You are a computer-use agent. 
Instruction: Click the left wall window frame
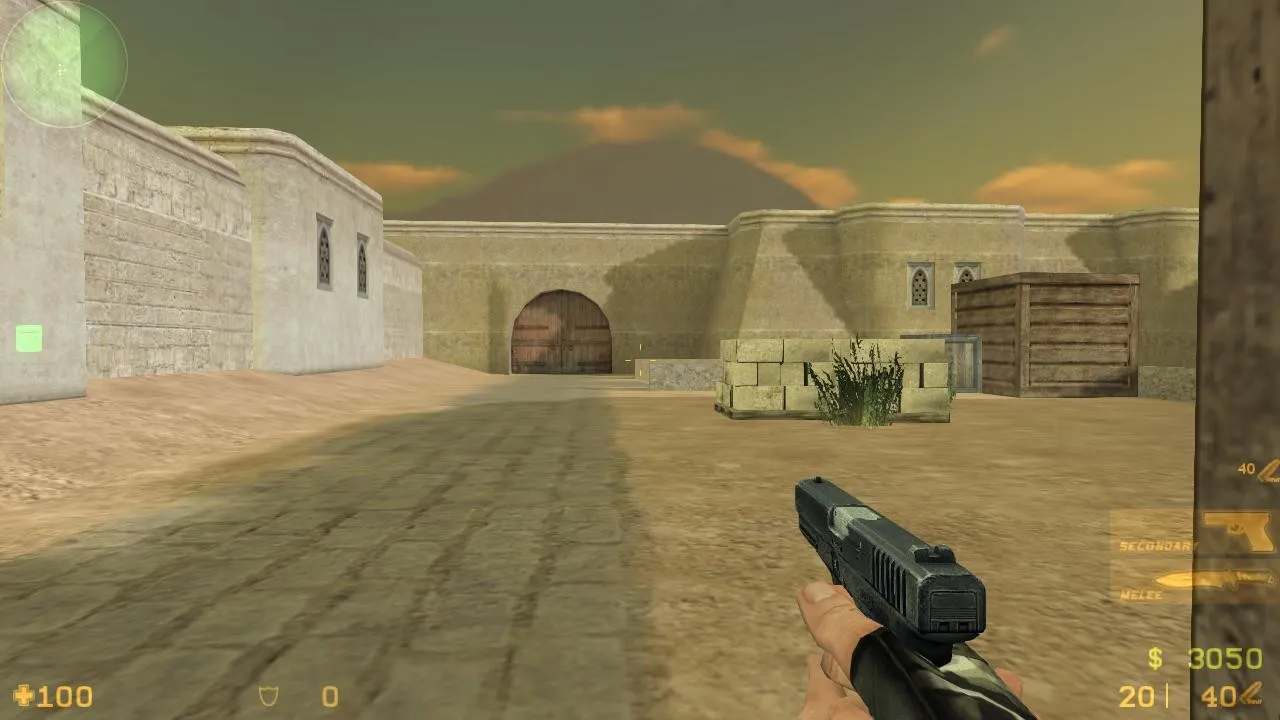(324, 255)
